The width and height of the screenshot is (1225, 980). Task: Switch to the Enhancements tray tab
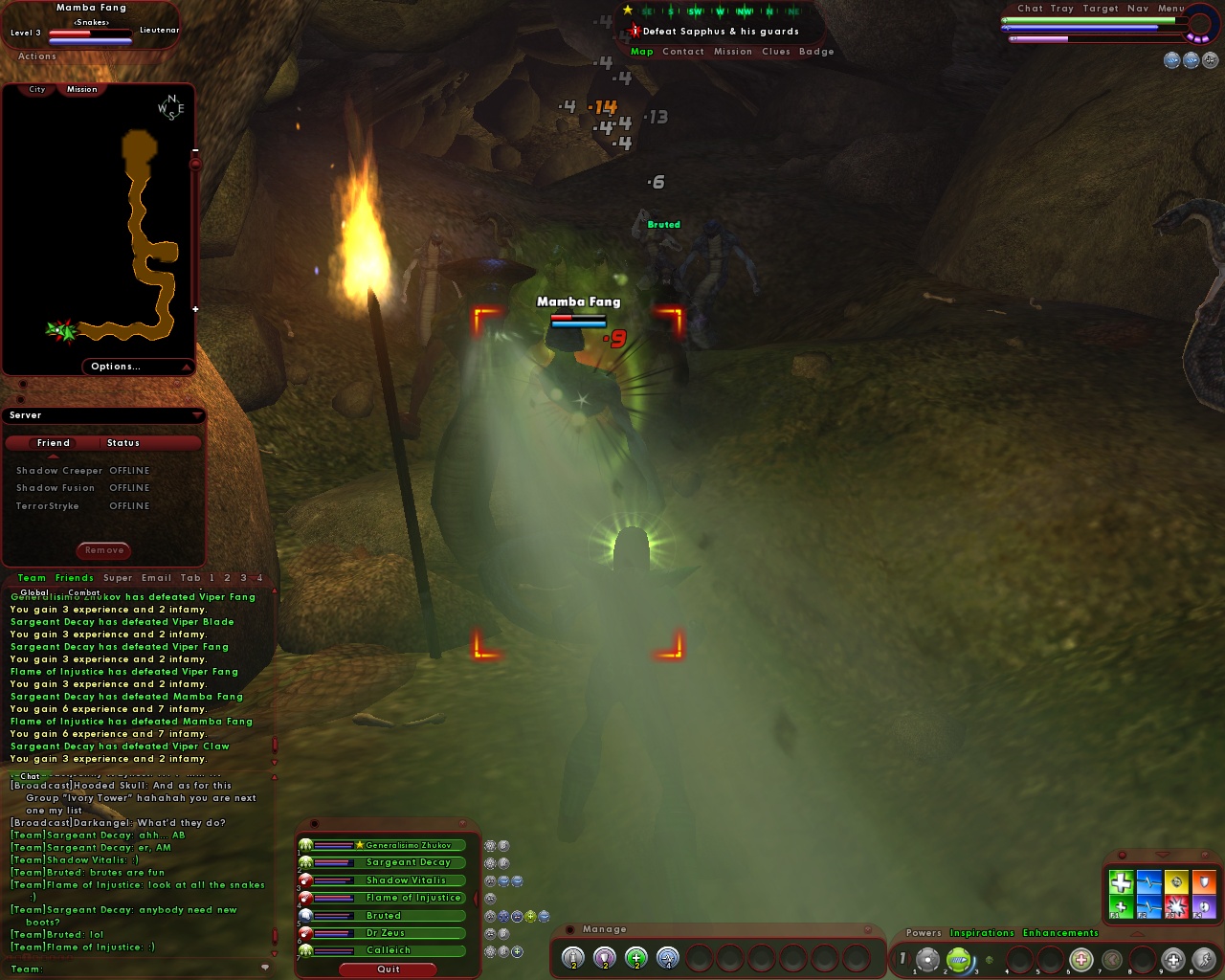tap(1060, 933)
